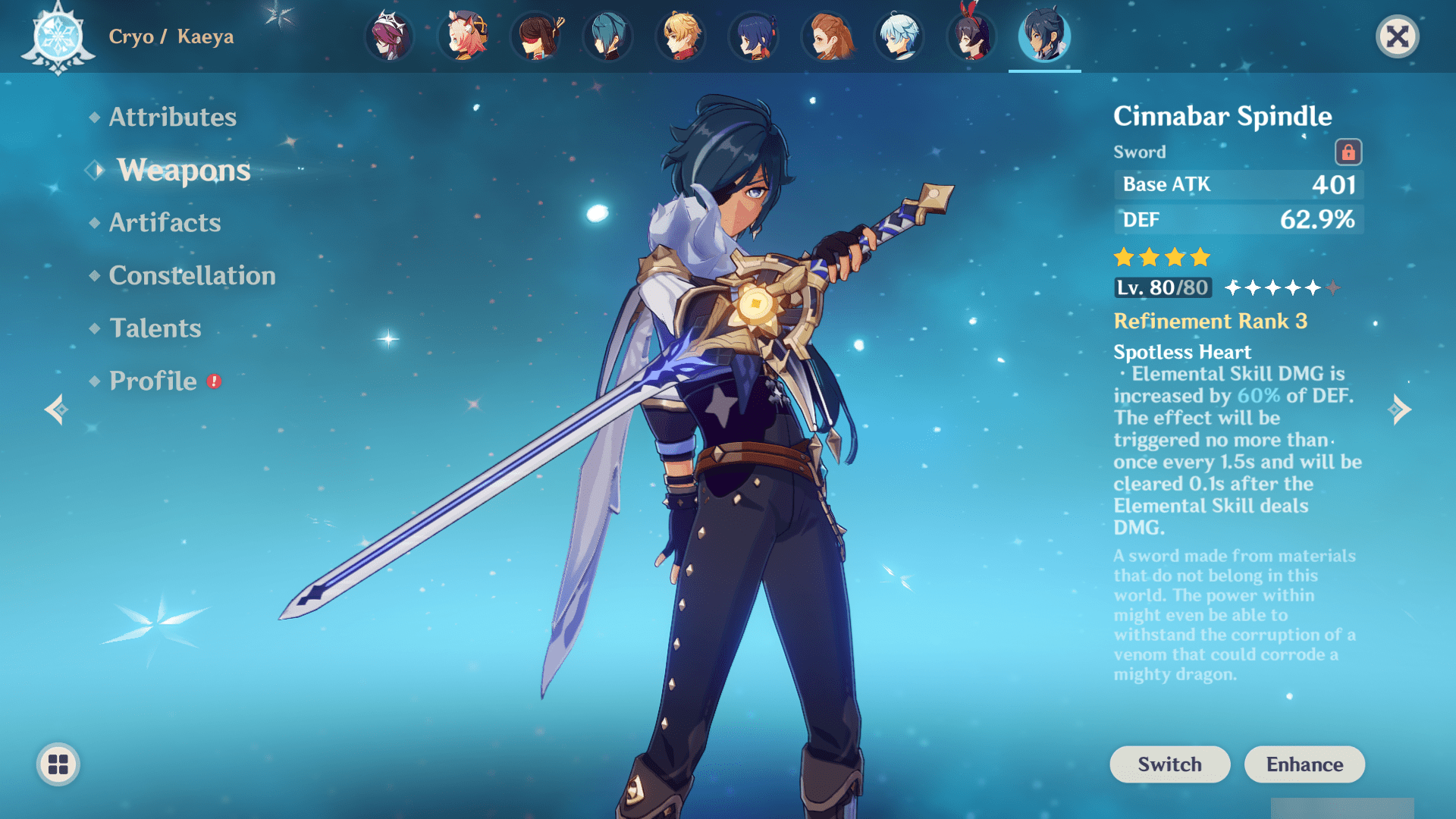Go to the Artifacts page

pyautogui.click(x=165, y=222)
